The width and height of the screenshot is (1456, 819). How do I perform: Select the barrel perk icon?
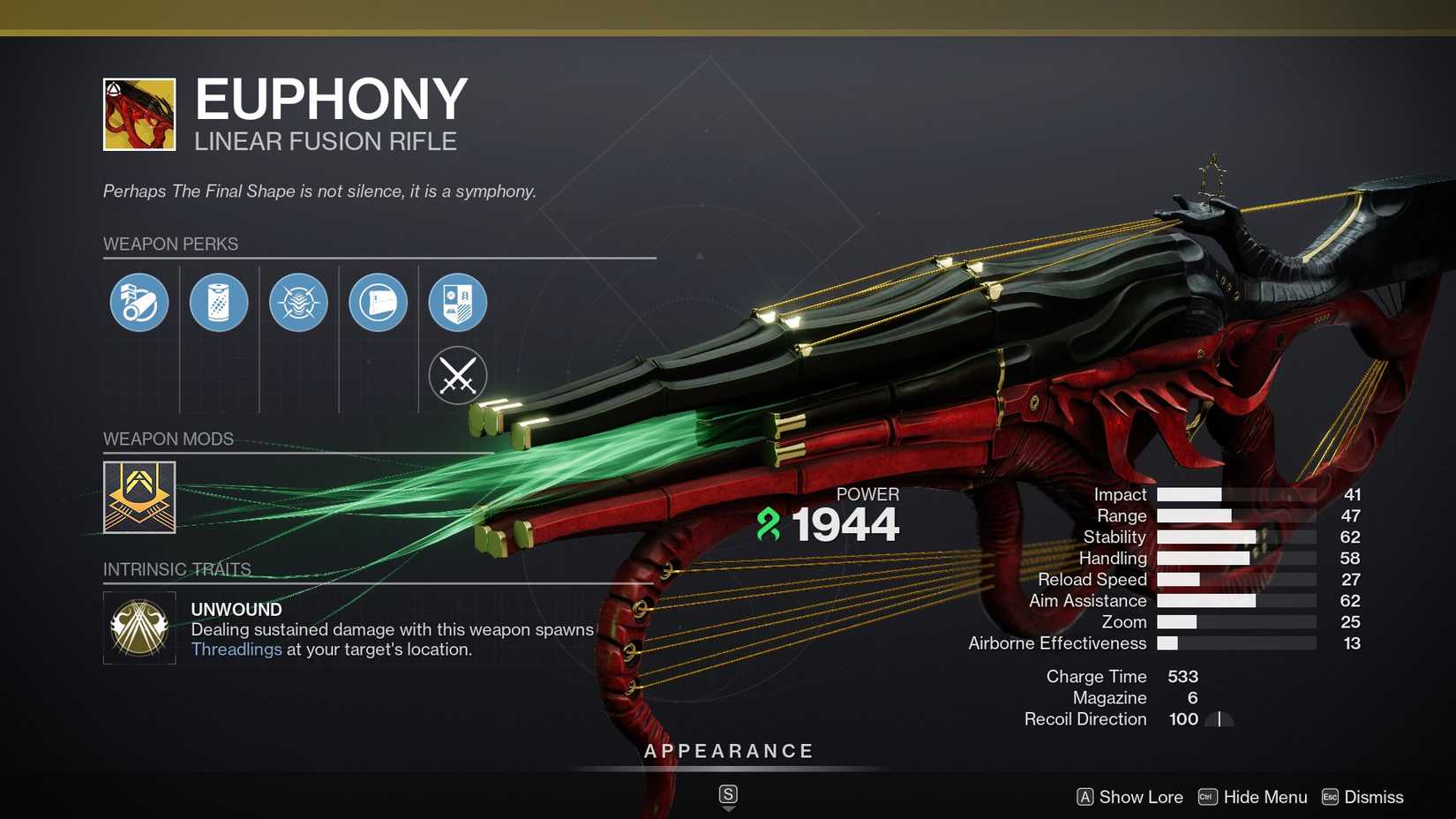[138, 302]
